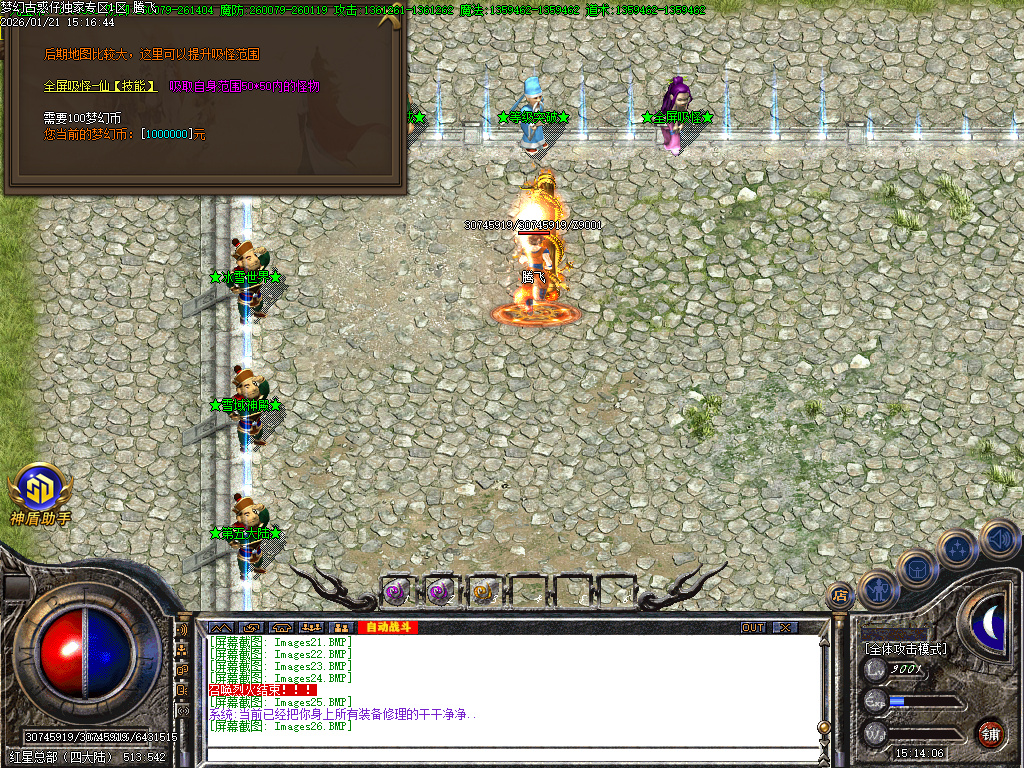
Task: Click the OUT button above the chat
Action: tap(752, 627)
